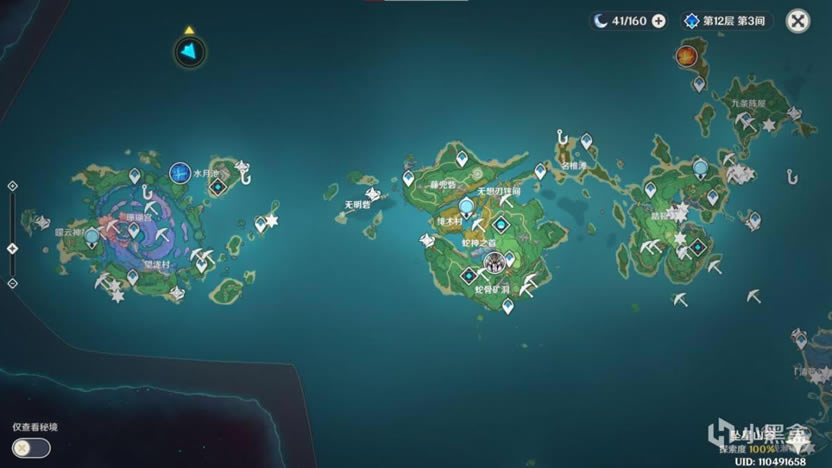Zoom in the map with the top slider button
This screenshot has width=832, height=468.
click(12, 186)
